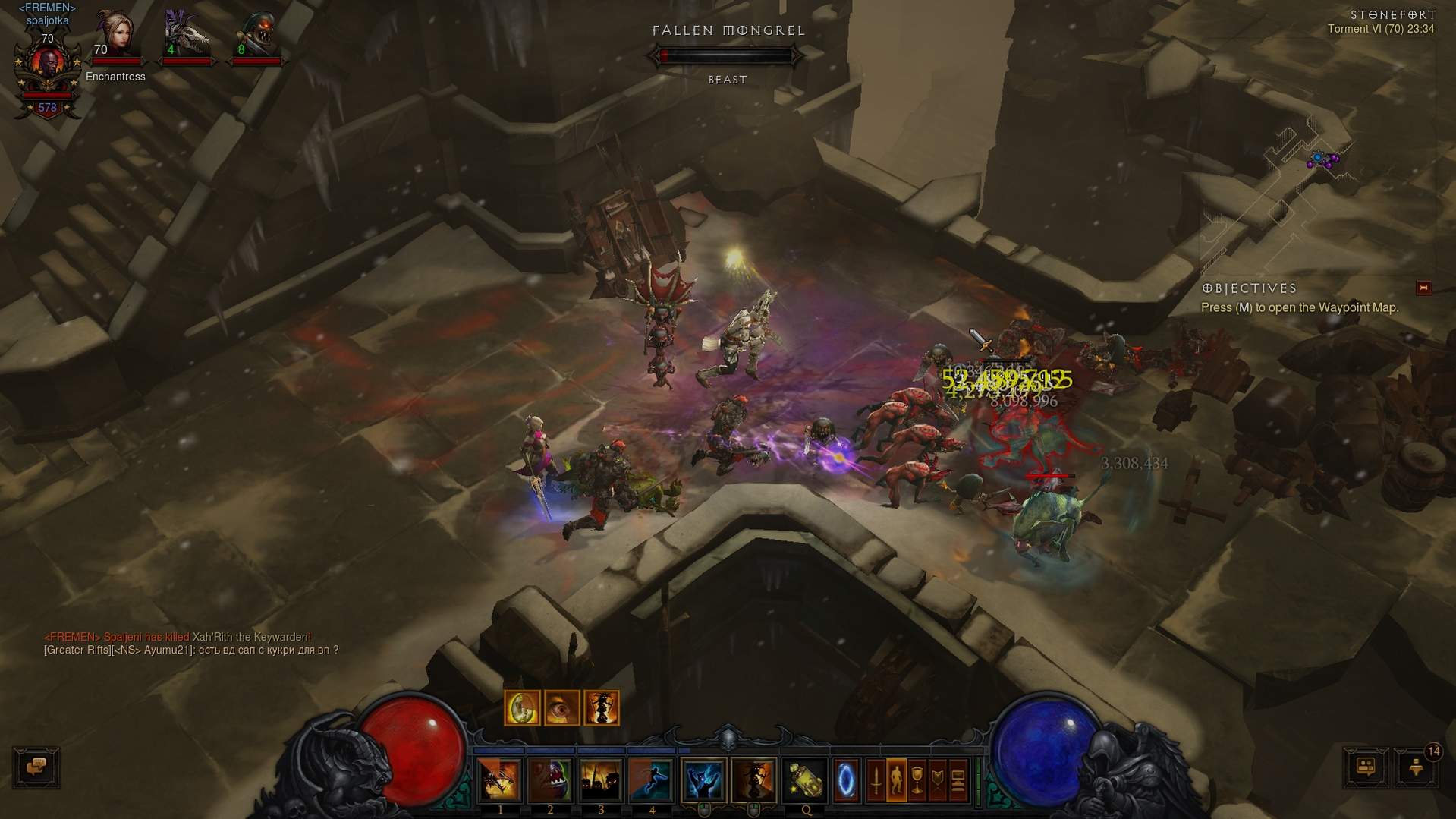Open the blue town portal
1456x819 pixels.
[x=846, y=780]
